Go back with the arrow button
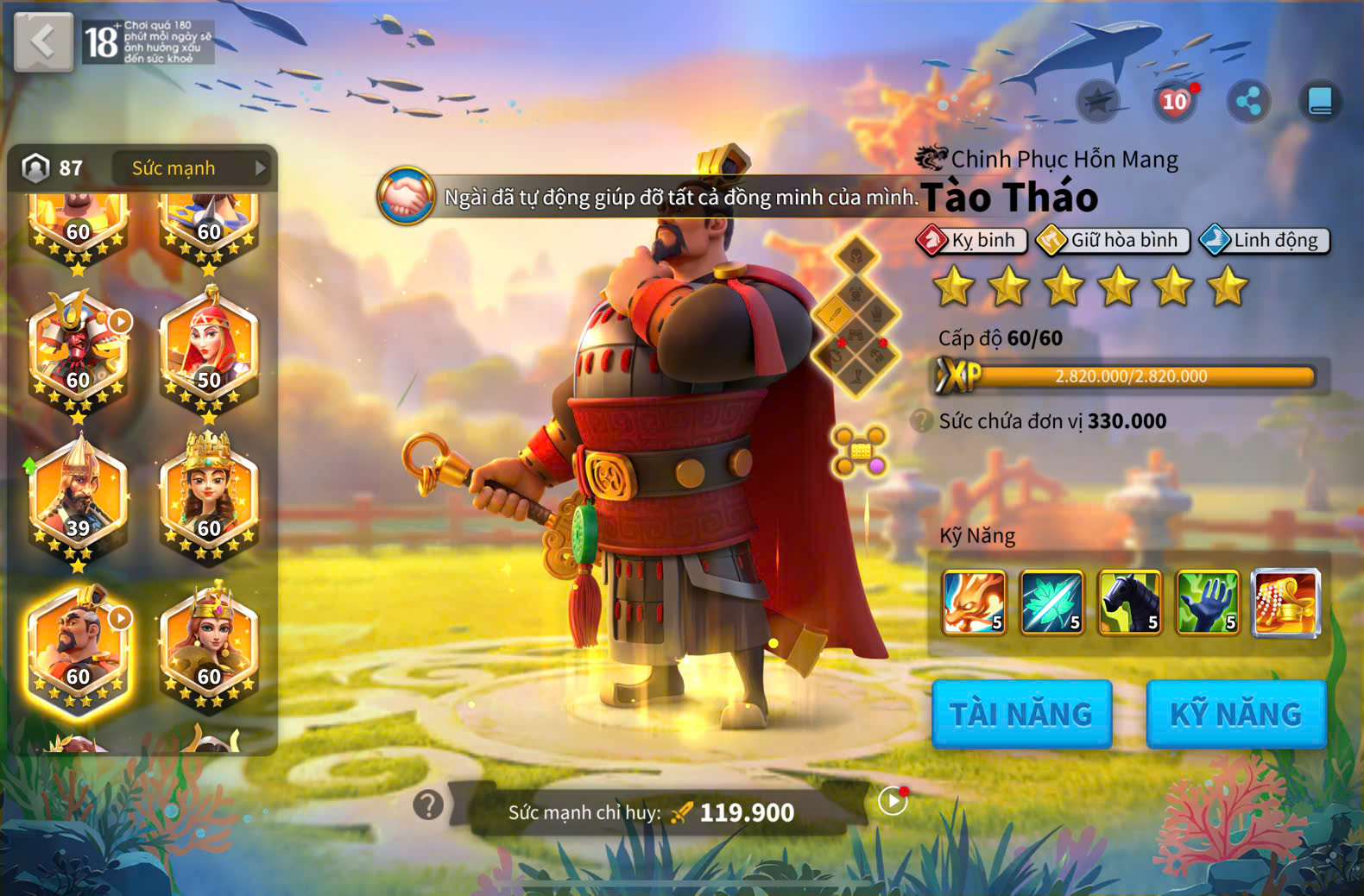Viewport: 1364px width, 896px height. coord(43,41)
